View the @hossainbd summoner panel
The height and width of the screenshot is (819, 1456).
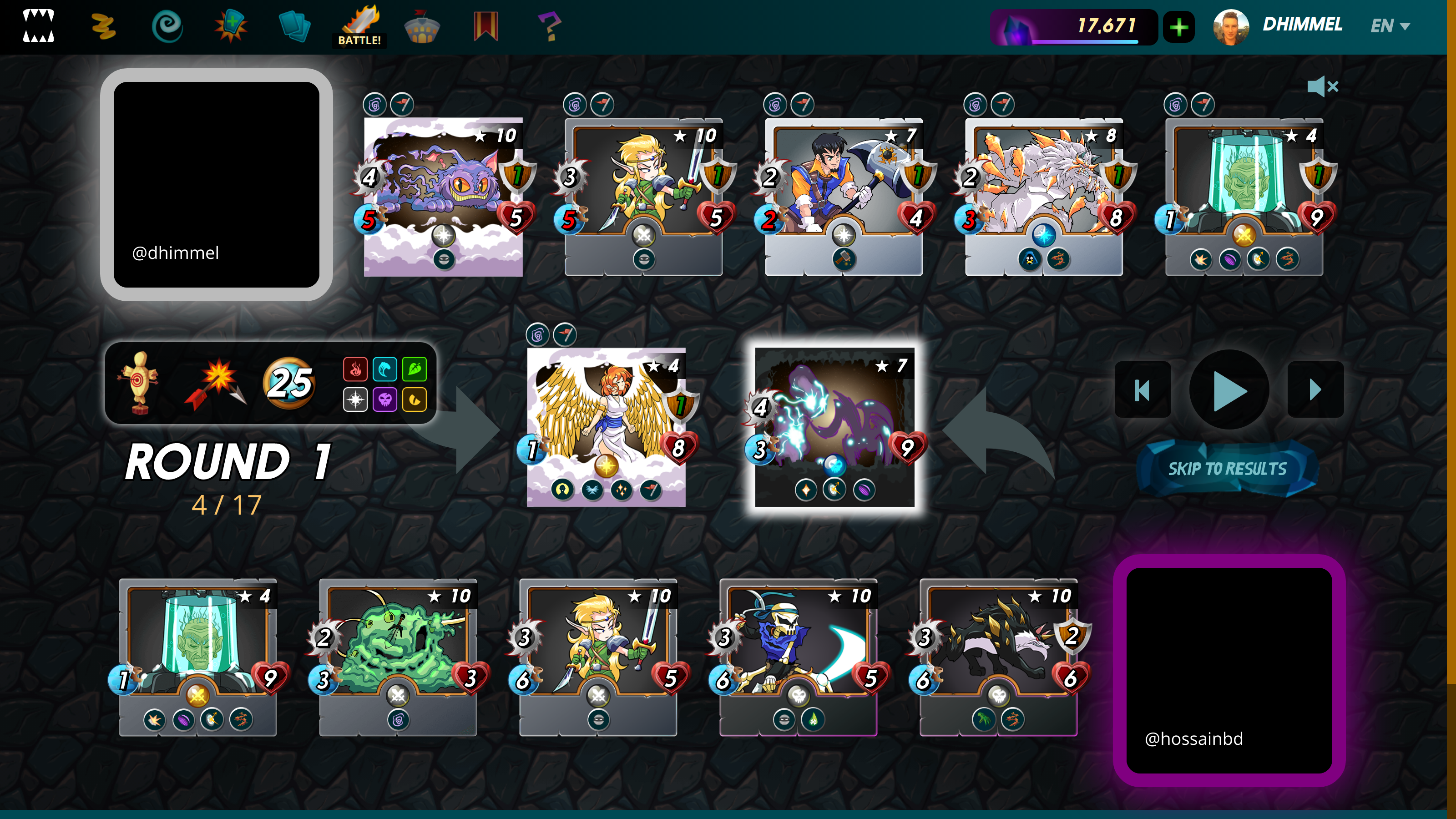[1229, 670]
